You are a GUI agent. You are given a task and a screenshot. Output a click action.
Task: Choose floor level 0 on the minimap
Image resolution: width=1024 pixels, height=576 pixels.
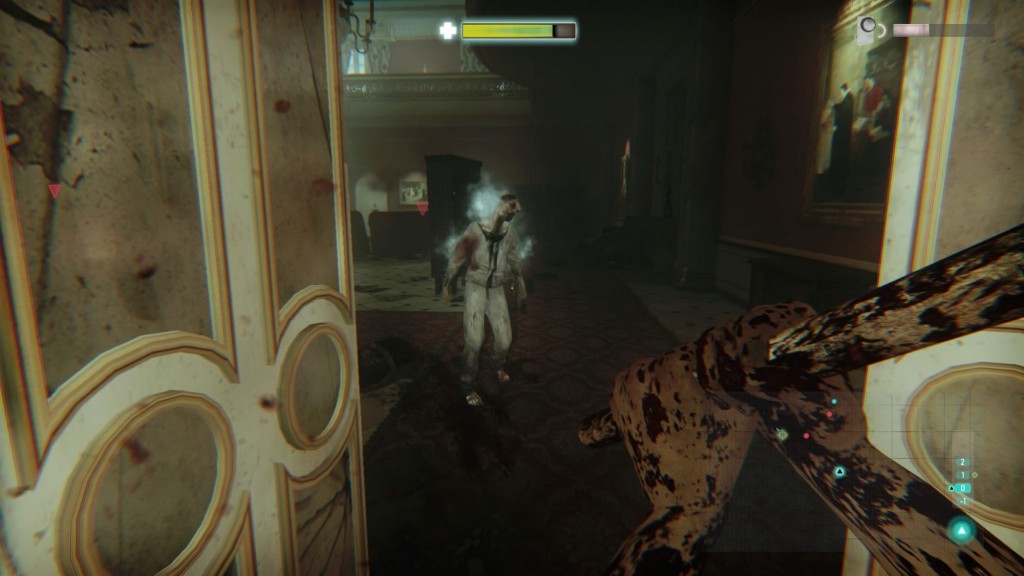[x=963, y=488]
